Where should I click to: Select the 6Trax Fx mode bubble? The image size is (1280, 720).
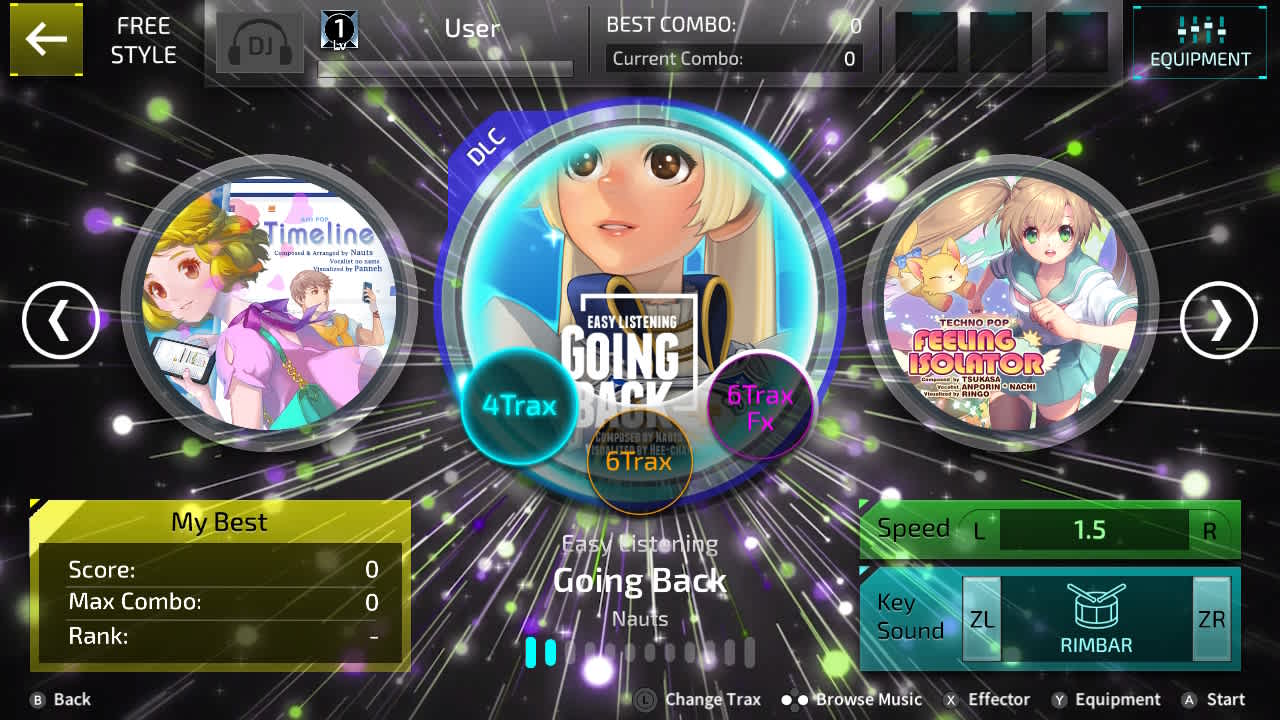pyautogui.click(x=759, y=407)
